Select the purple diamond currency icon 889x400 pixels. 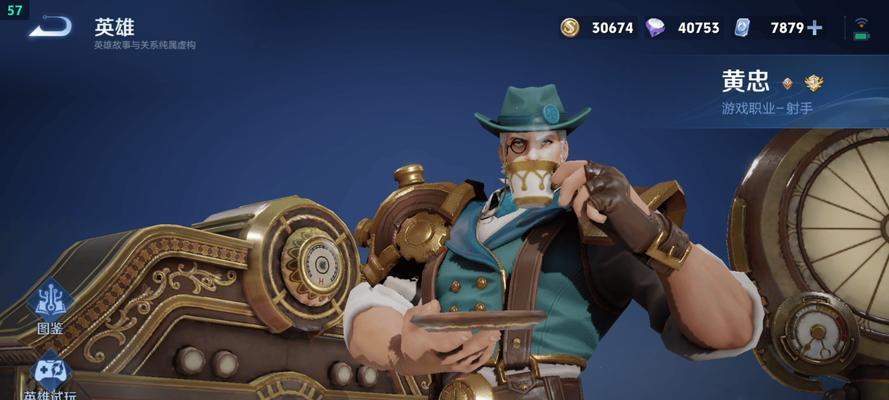click(655, 28)
